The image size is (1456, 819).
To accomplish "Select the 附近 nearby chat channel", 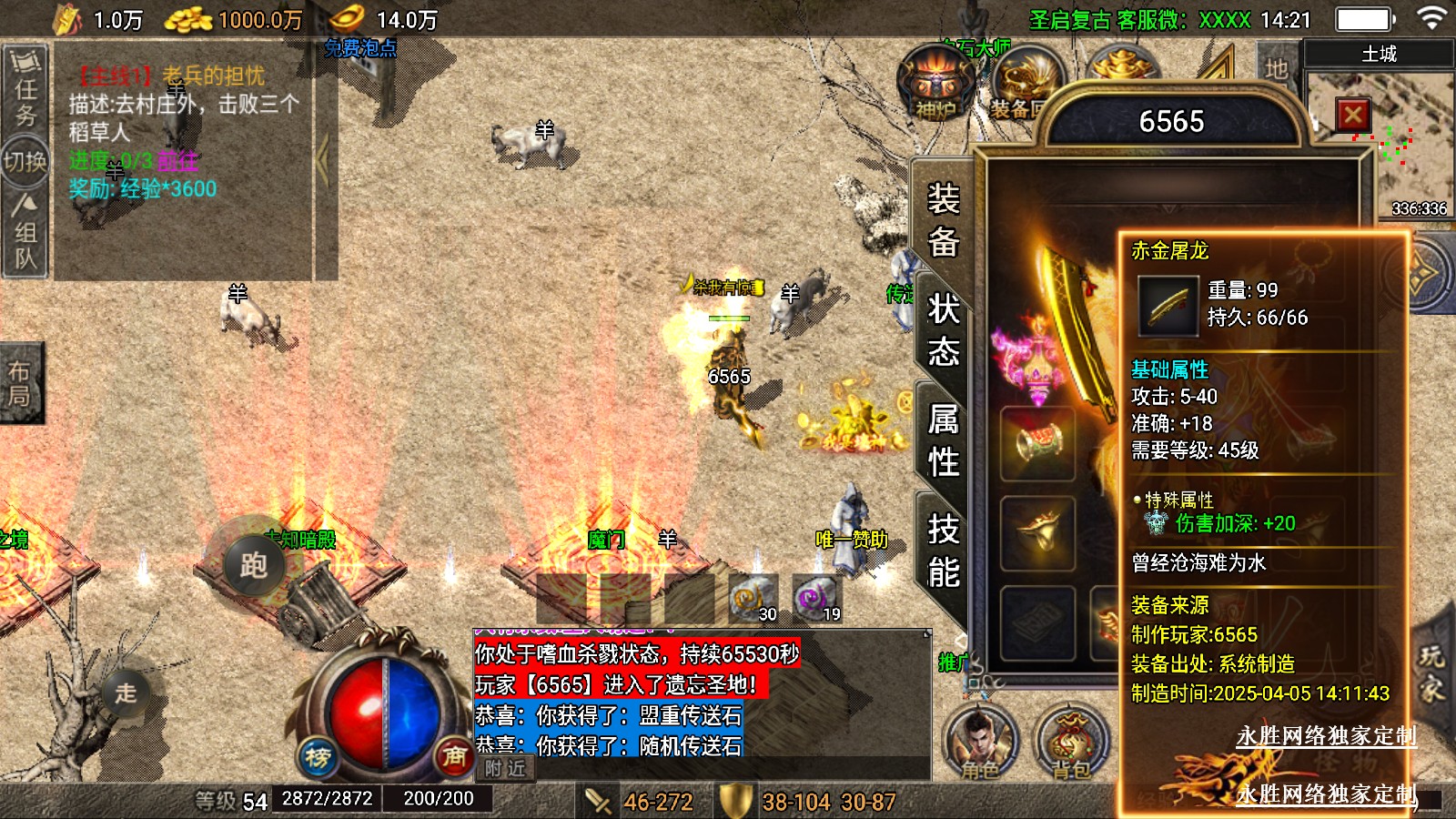I will click(505, 768).
